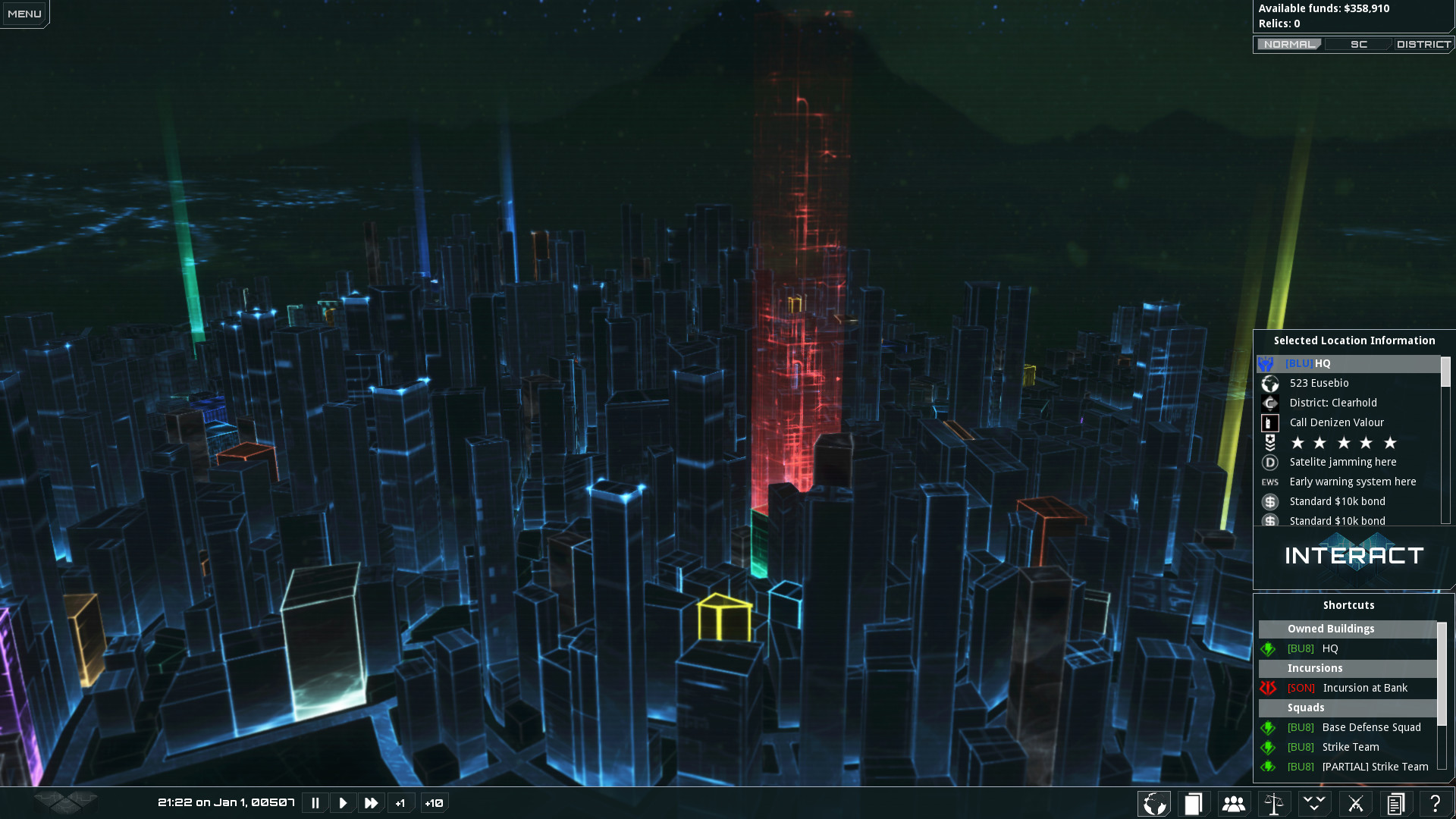Open the reports log with the document icon
1456x819 pixels.
click(1395, 802)
